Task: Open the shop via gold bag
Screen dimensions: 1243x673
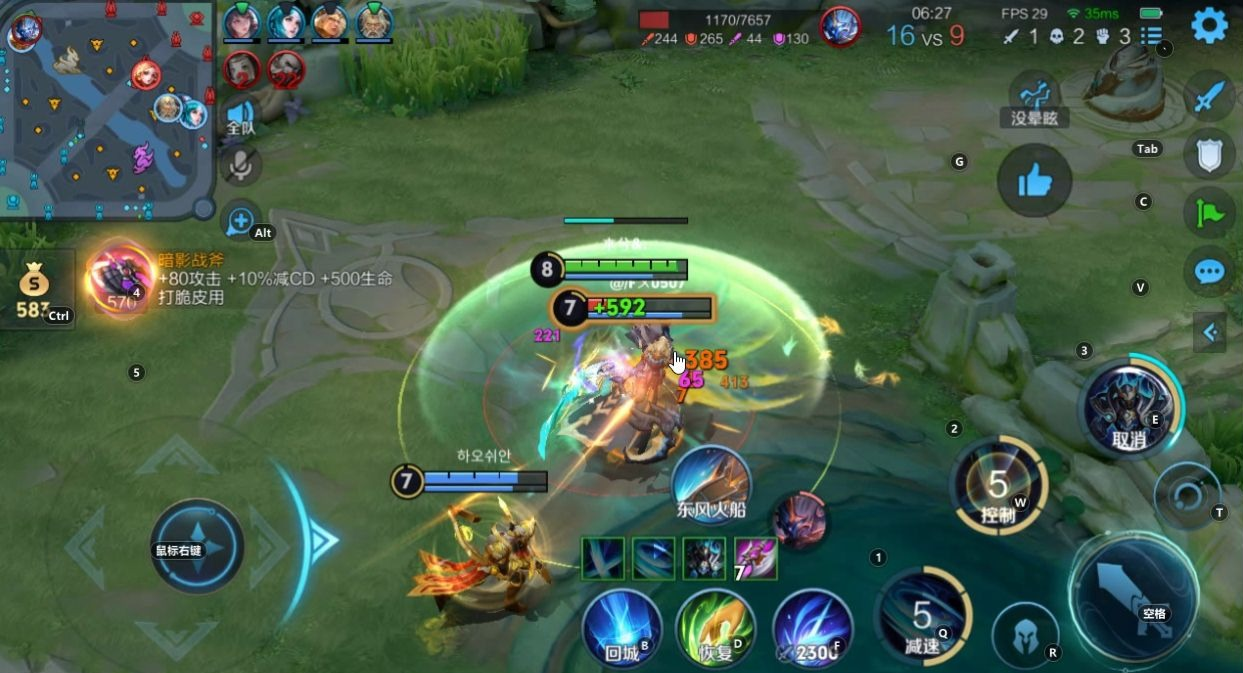Action: [x=33, y=290]
